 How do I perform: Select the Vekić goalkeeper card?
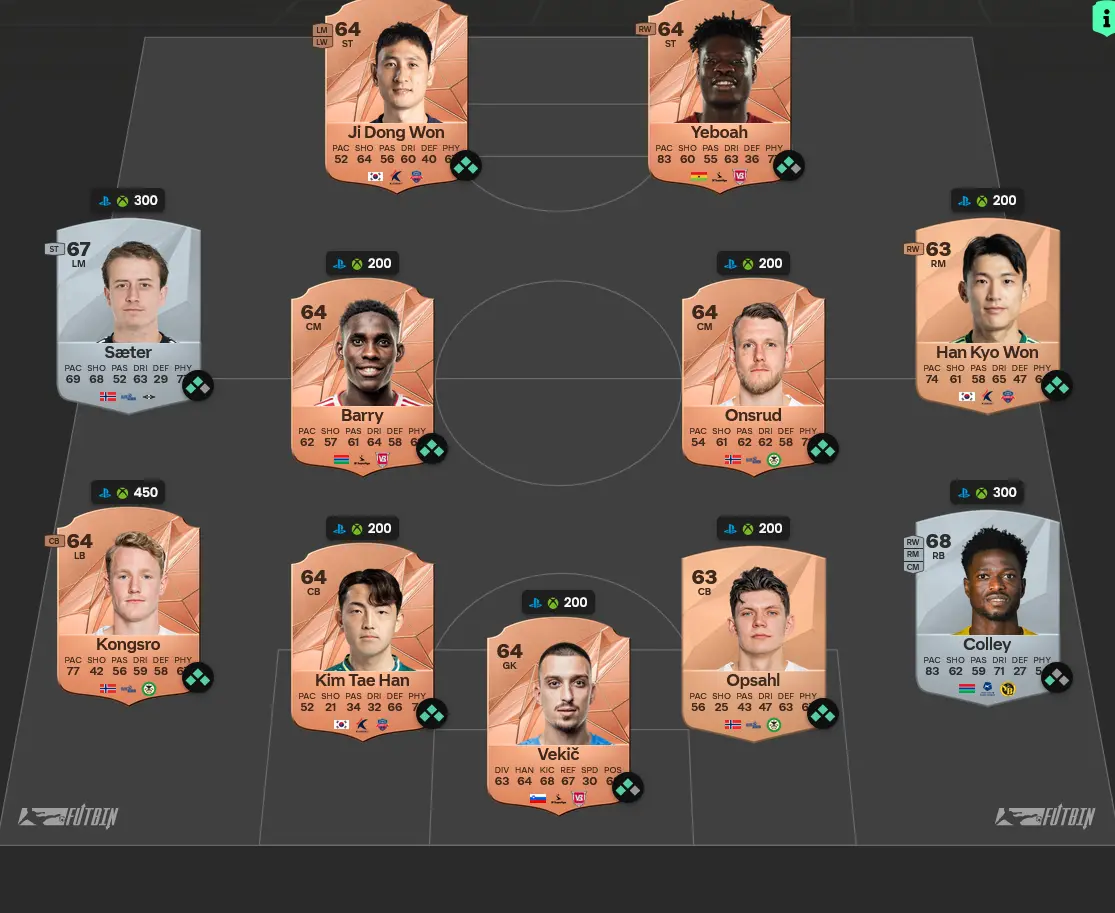point(558,710)
